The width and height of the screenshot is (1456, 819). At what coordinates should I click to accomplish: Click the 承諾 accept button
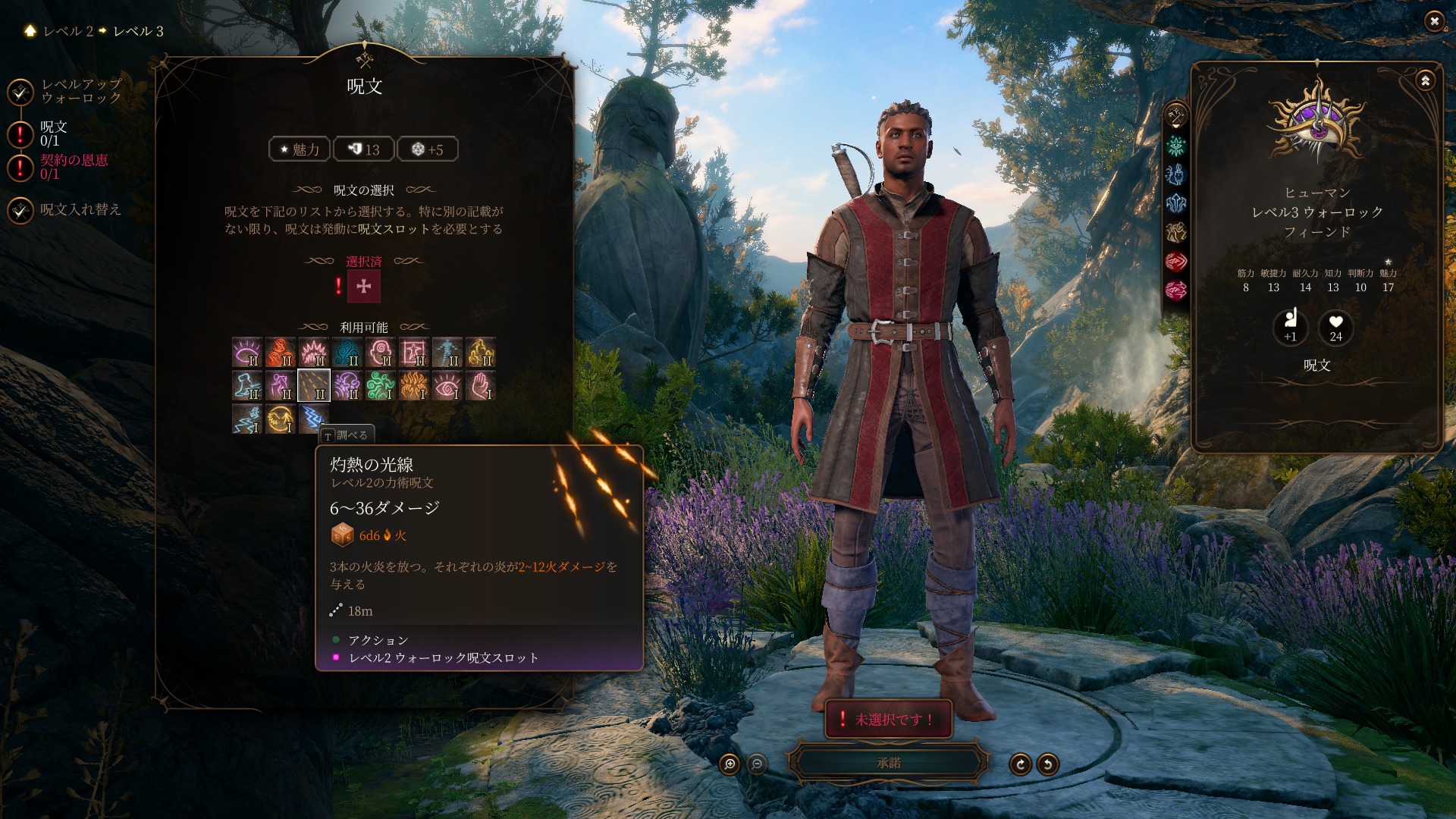point(888,763)
